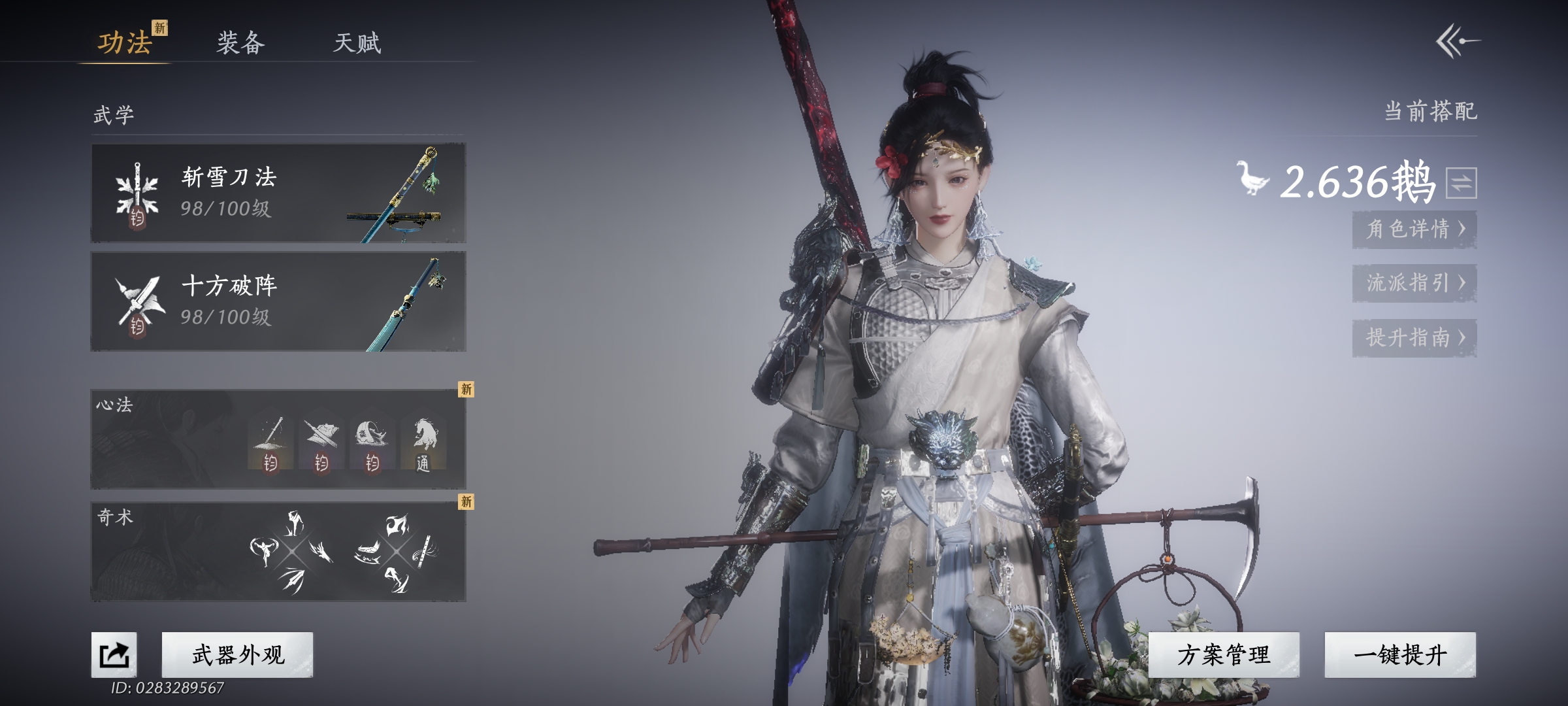Screen dimensions: 1568x706
Task: Open 武器外观 weapon appearance
Action: click(237, 654)
